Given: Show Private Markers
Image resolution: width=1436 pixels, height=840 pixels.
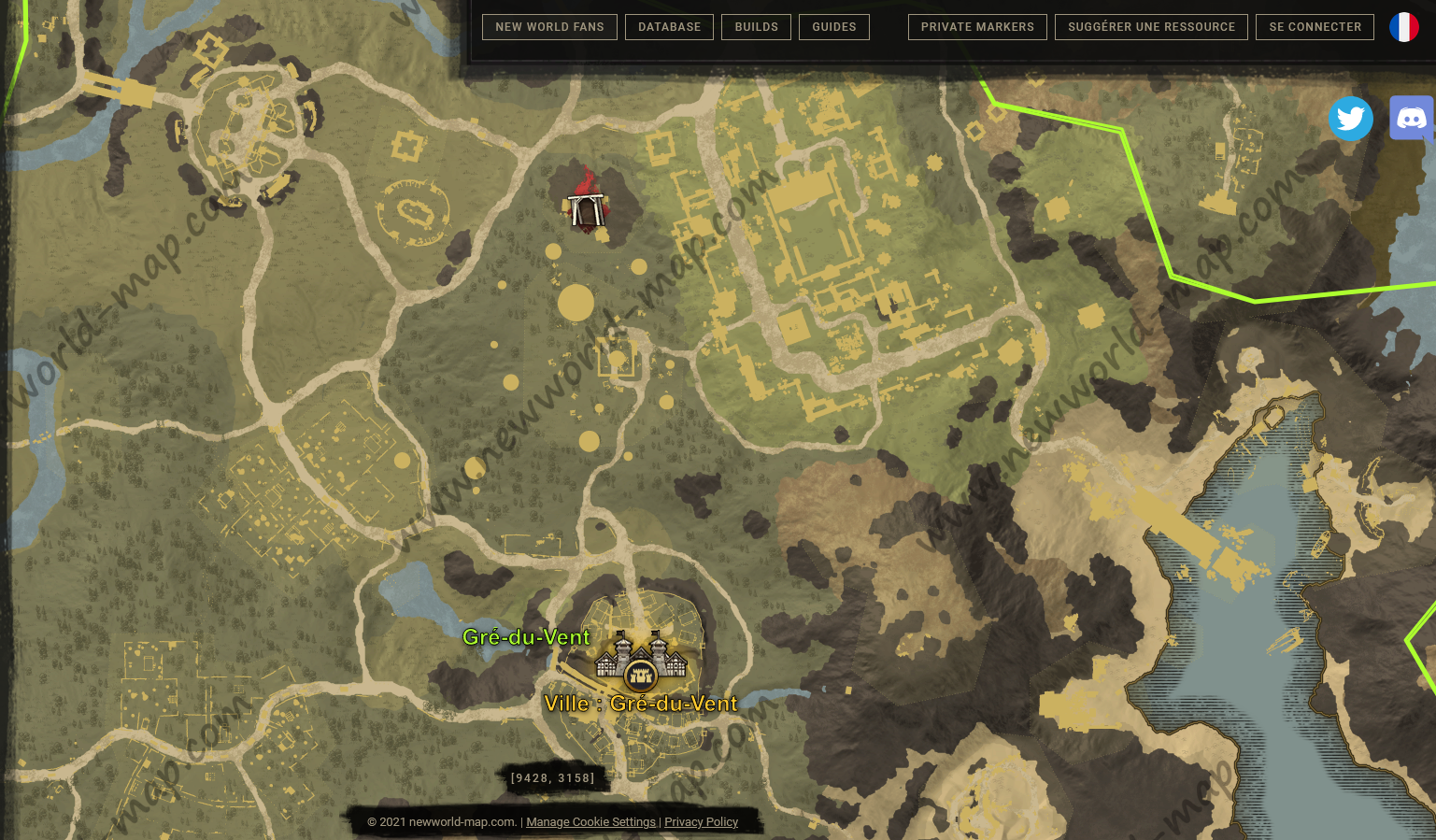Looking at the screenshot, I should click(x=977, y=27).
